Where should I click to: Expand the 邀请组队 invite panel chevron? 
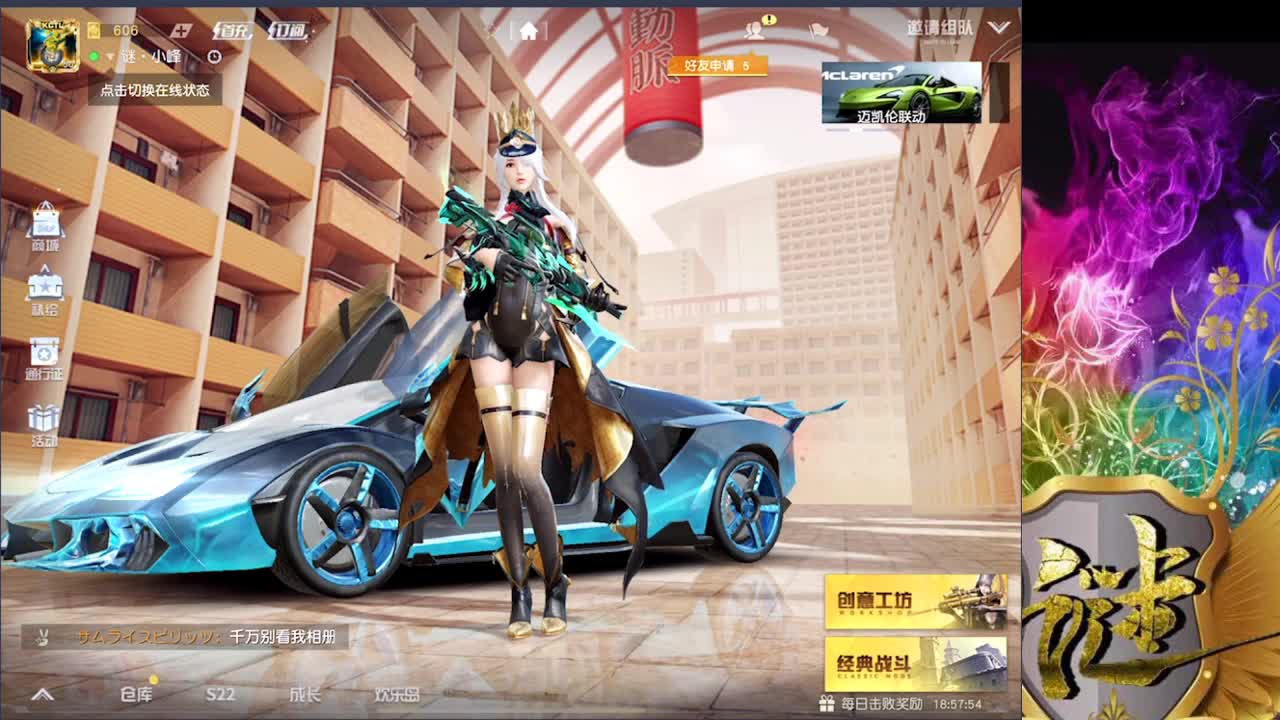click(997, 28)
